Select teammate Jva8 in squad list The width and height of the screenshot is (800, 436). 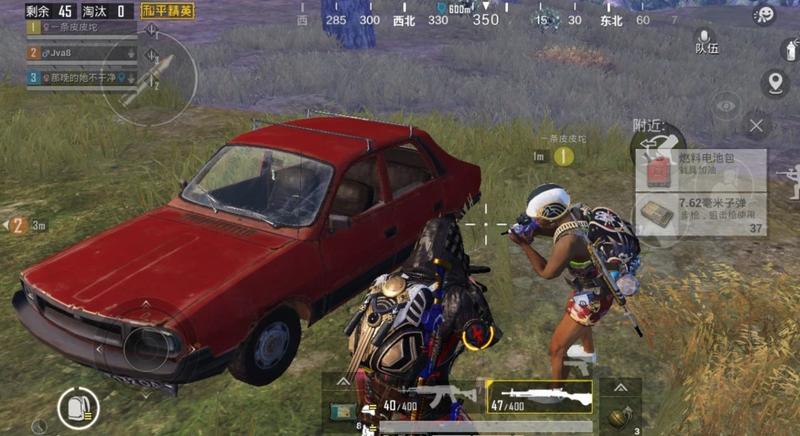coord(80,53)
